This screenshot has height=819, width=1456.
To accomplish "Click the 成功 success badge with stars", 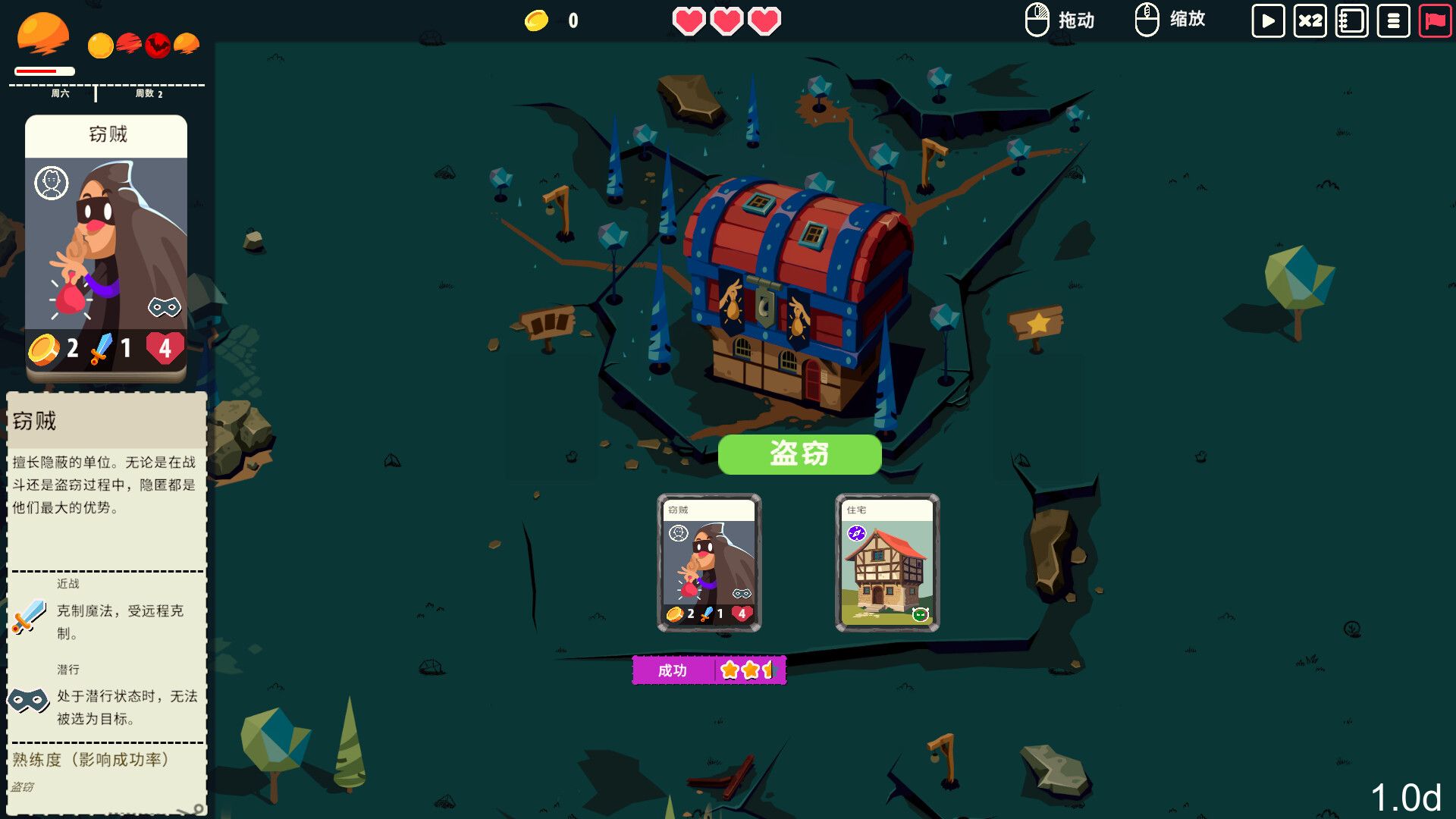I will click(x=710, y=670).
